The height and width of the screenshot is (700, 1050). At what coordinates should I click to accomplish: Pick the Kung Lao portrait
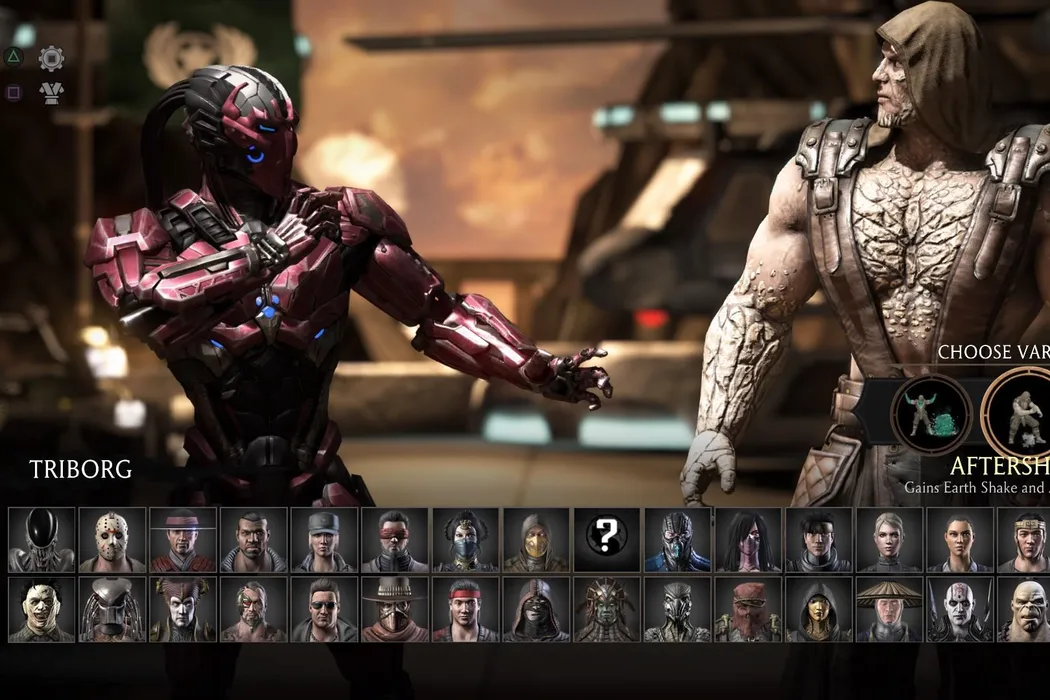click(x=183, y=540)
